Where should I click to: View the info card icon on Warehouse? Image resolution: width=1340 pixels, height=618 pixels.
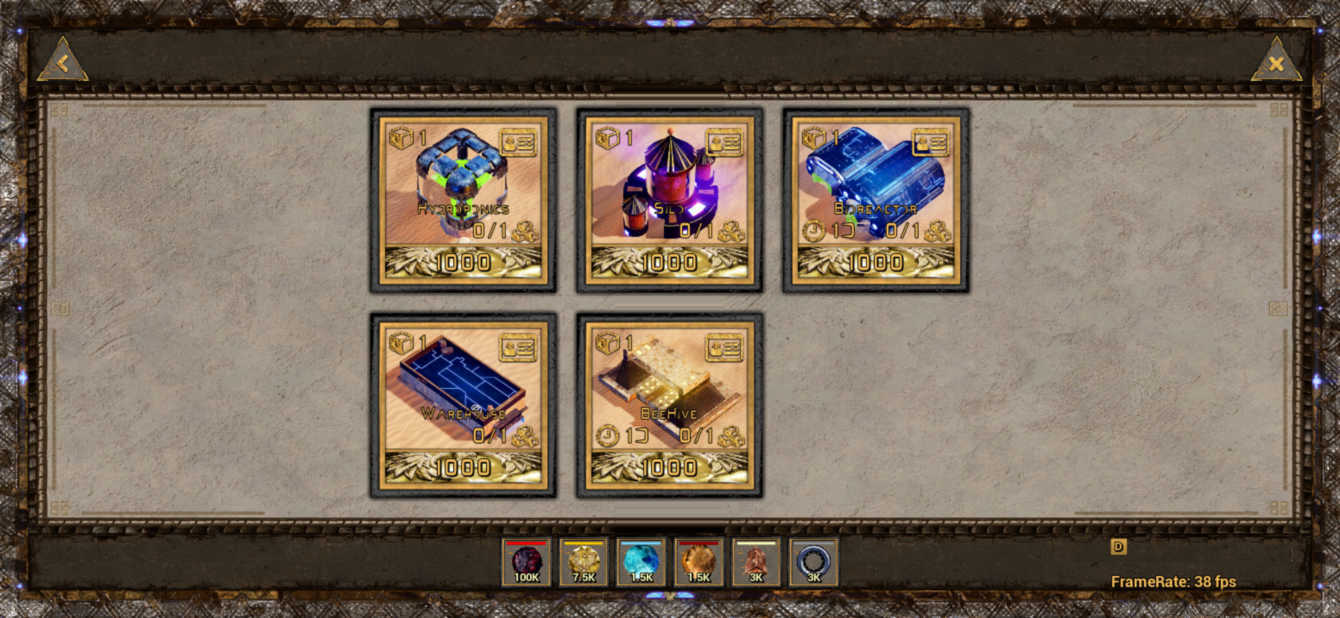(x=518, y=347)
